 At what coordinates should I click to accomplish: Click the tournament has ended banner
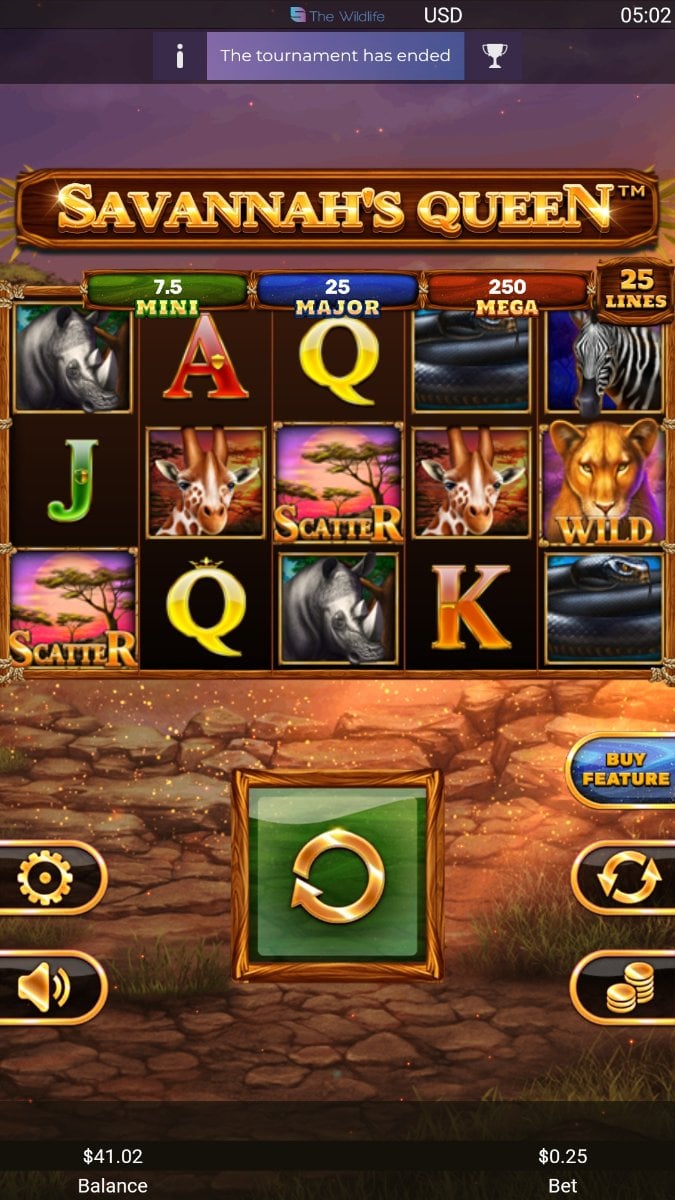click(335, 56)
